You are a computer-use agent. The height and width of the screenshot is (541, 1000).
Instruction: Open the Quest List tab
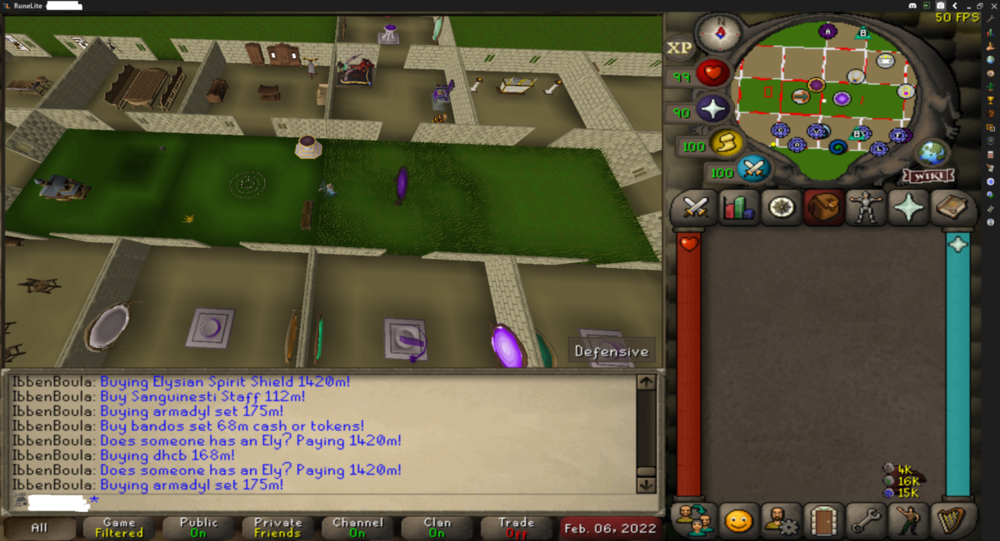(780, 208)
